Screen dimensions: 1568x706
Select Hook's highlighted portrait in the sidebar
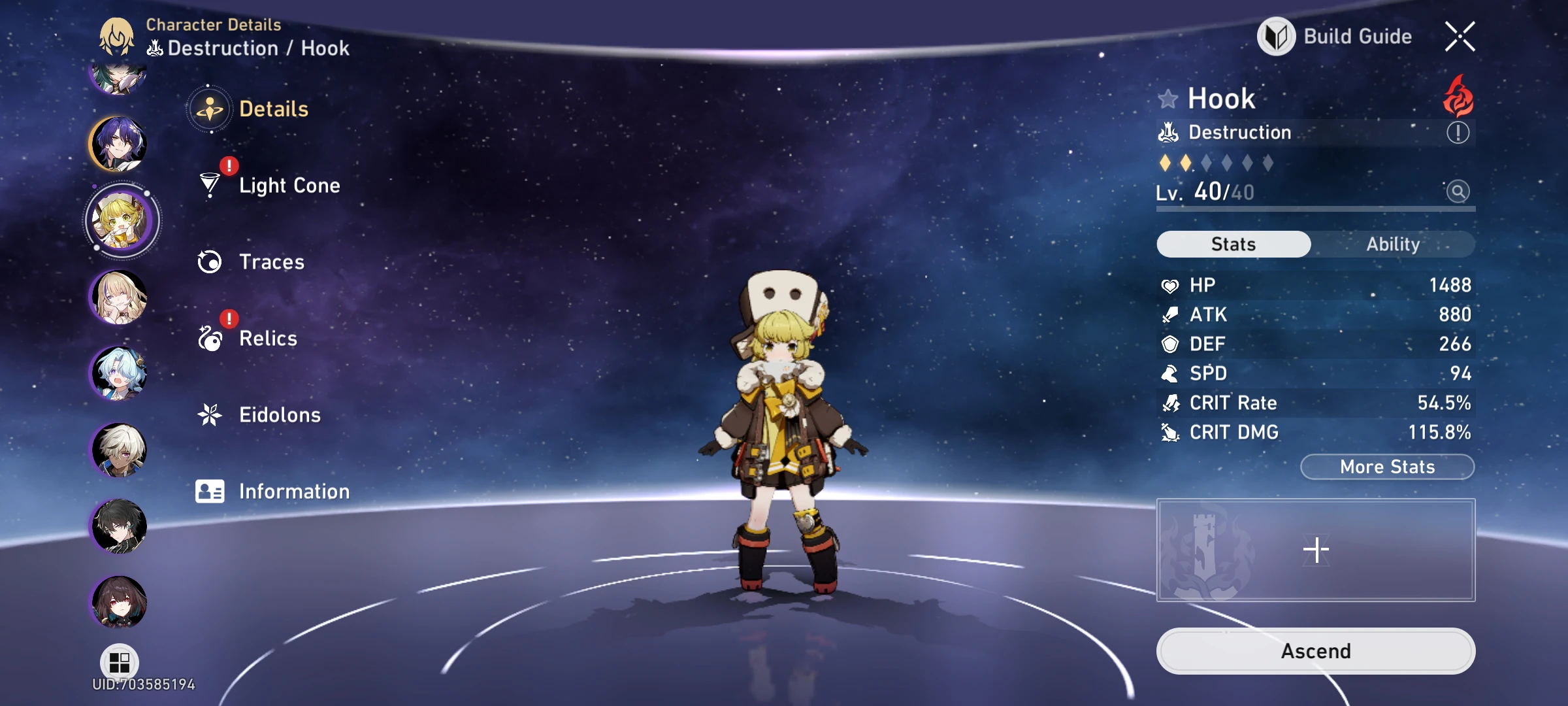click(x=122, y=220)
